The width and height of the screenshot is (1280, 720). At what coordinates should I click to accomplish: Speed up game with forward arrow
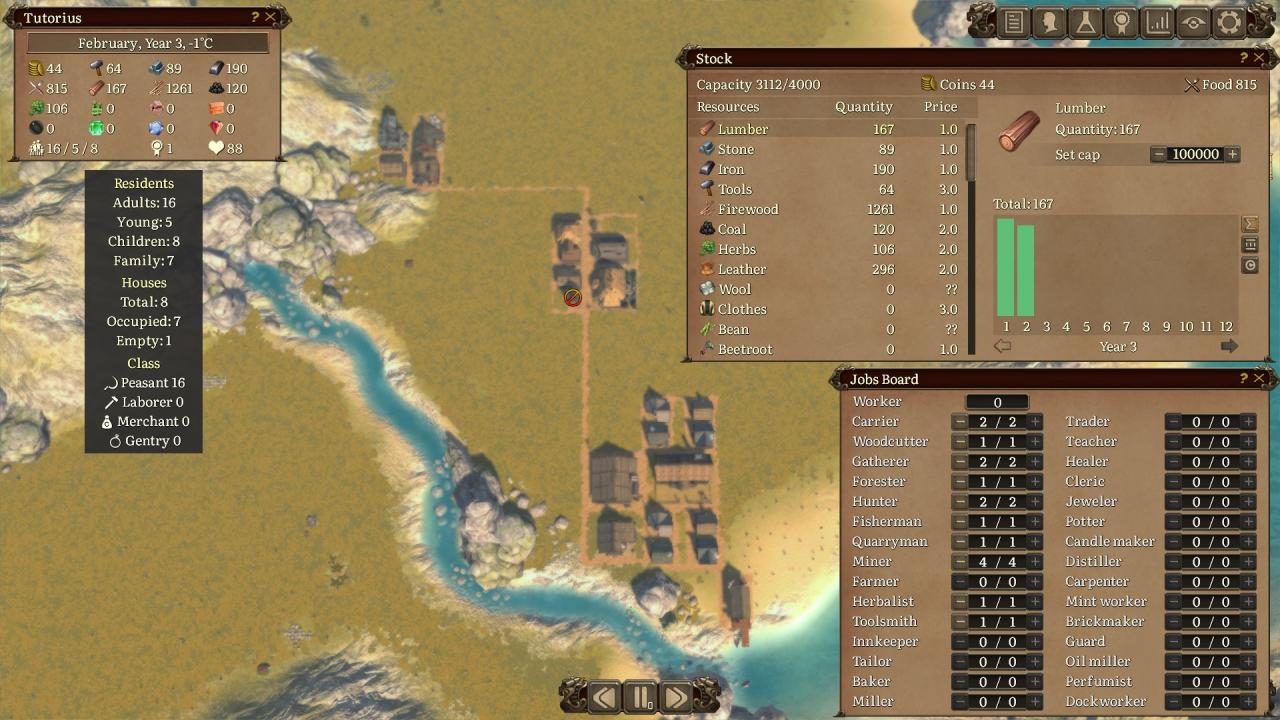click(676, 697)
